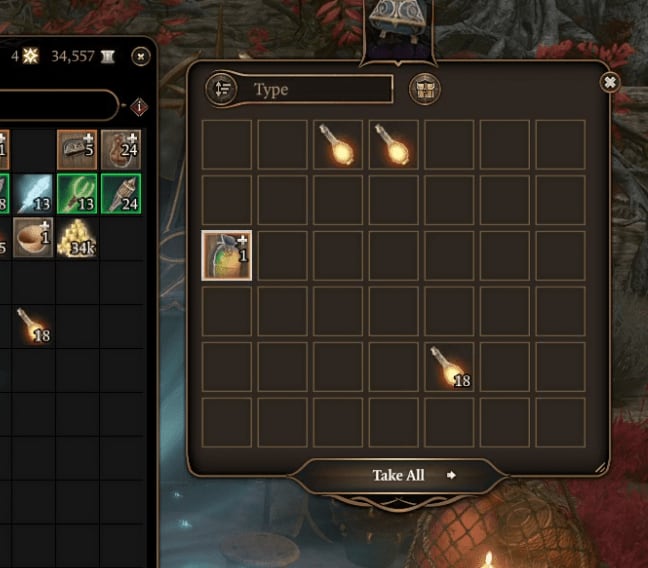Select the glowing flask stack of 18 in container
The width and height of the screenshot is (648, 568).
(449, 367)
